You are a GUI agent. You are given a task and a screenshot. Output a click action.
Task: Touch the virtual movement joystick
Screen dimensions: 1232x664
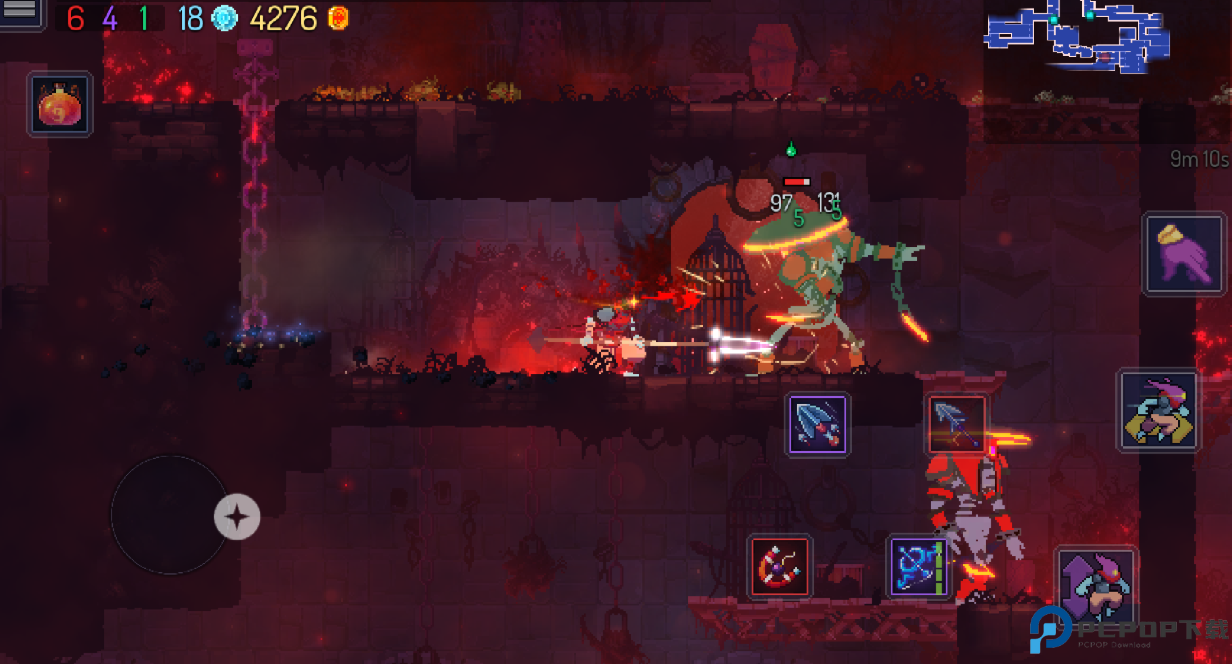168,514
